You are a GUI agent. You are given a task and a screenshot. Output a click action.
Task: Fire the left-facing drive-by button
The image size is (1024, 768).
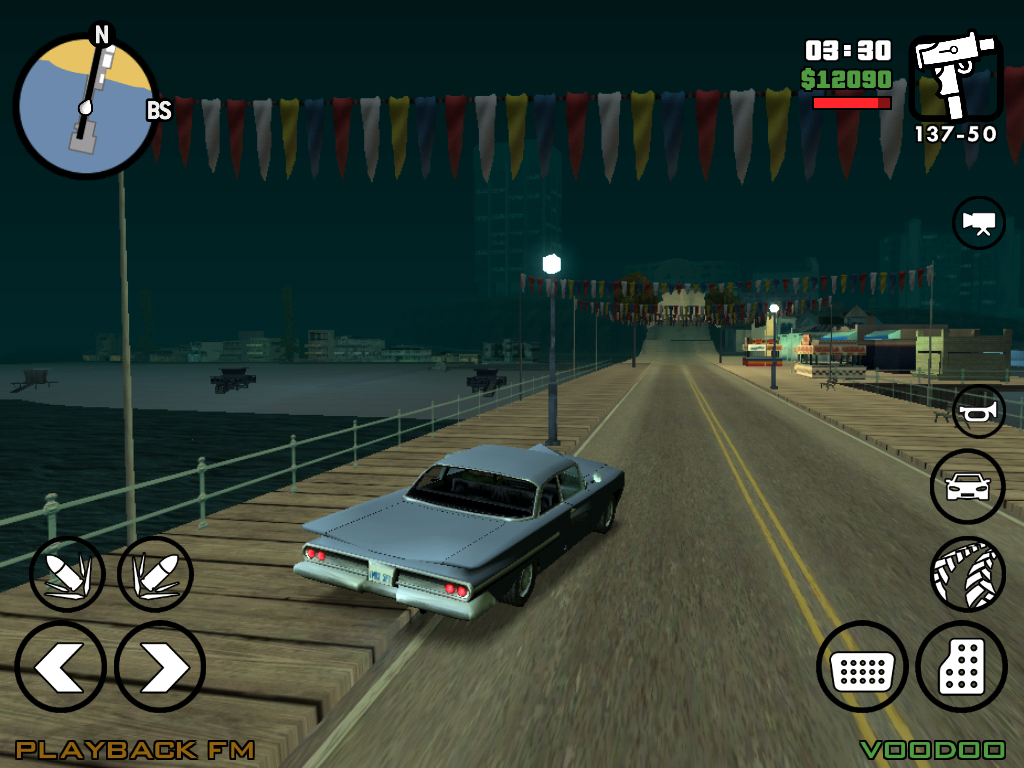coord(67,574)
